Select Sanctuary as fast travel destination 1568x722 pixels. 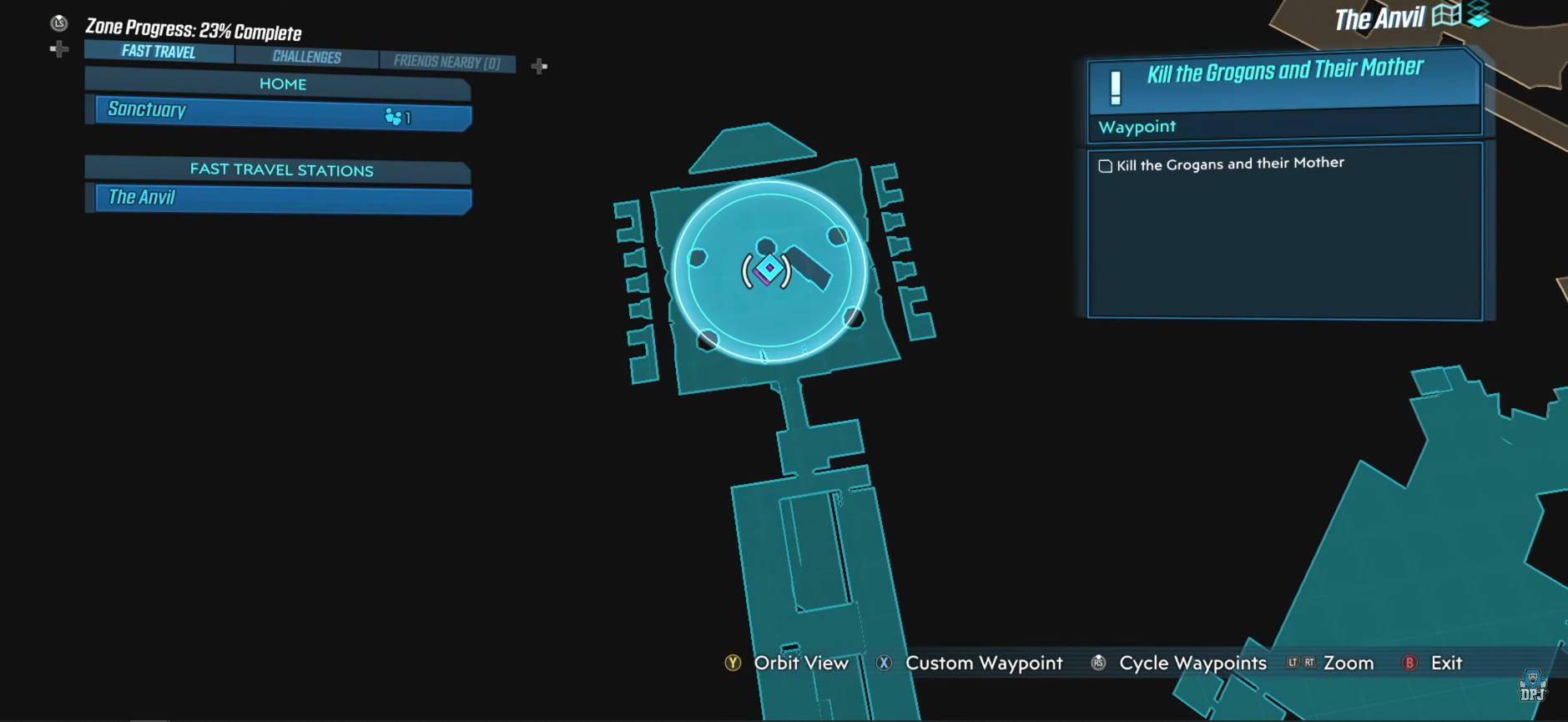pyautogui.click(x=283, y=112)
